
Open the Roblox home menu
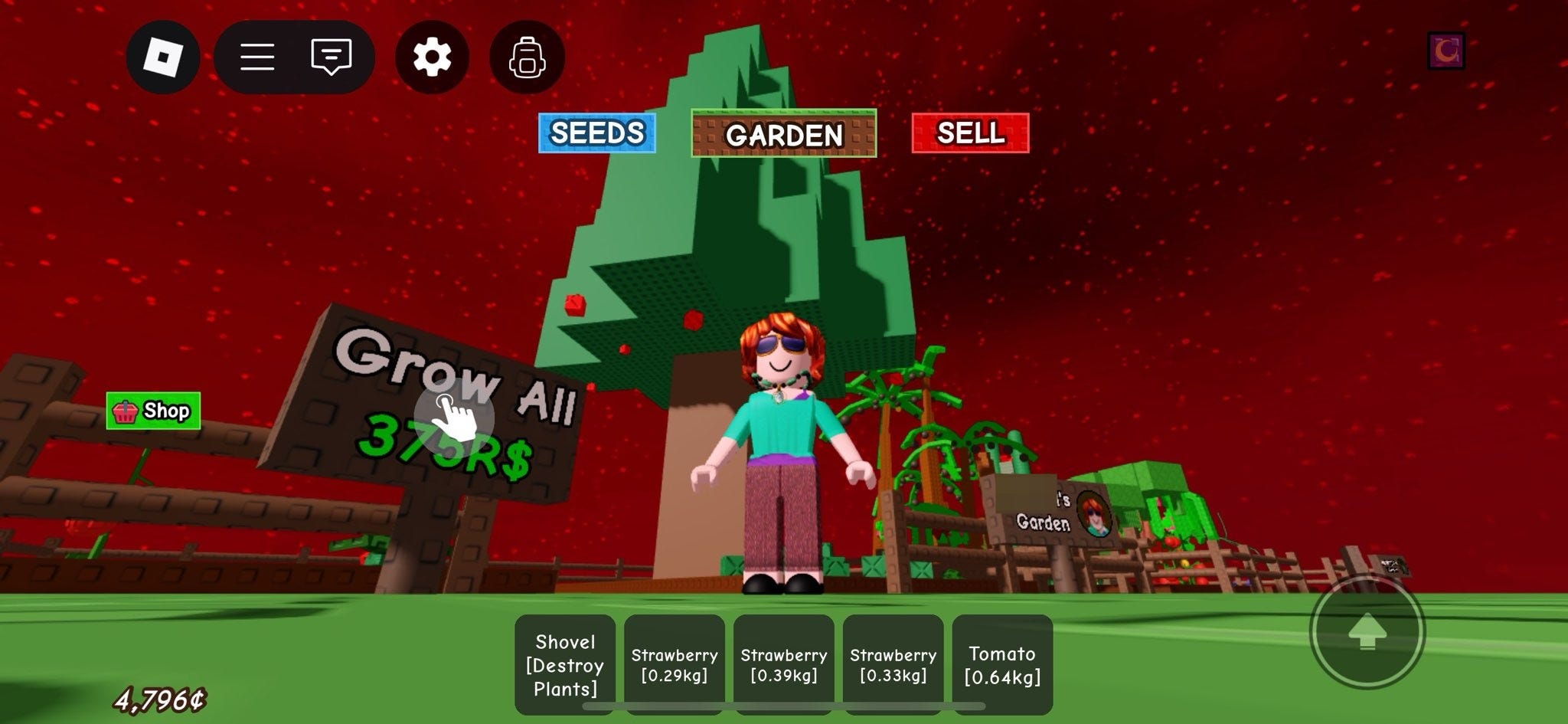coord(163,57)
